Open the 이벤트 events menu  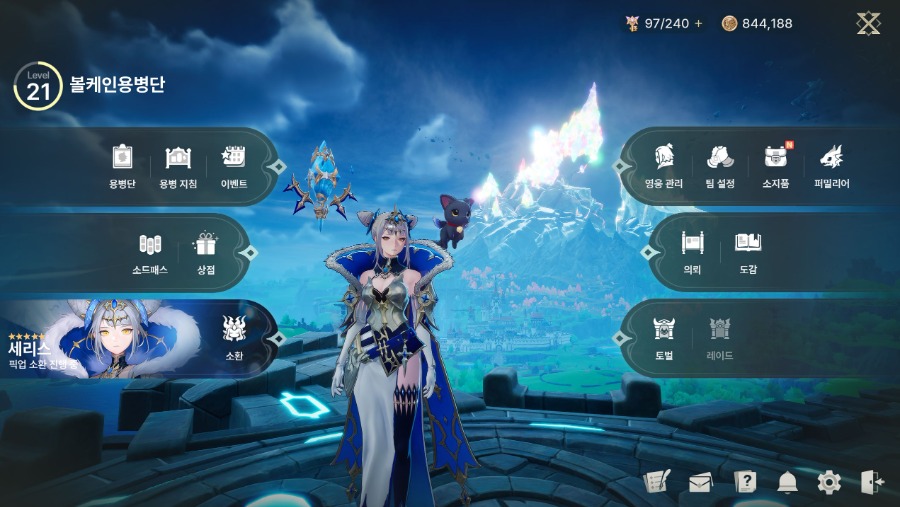pos(234,165)
